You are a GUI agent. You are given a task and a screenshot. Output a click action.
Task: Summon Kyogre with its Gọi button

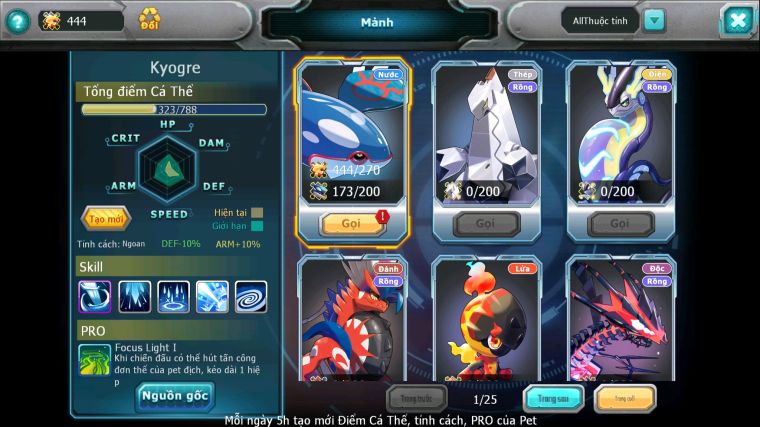point(351,223)
